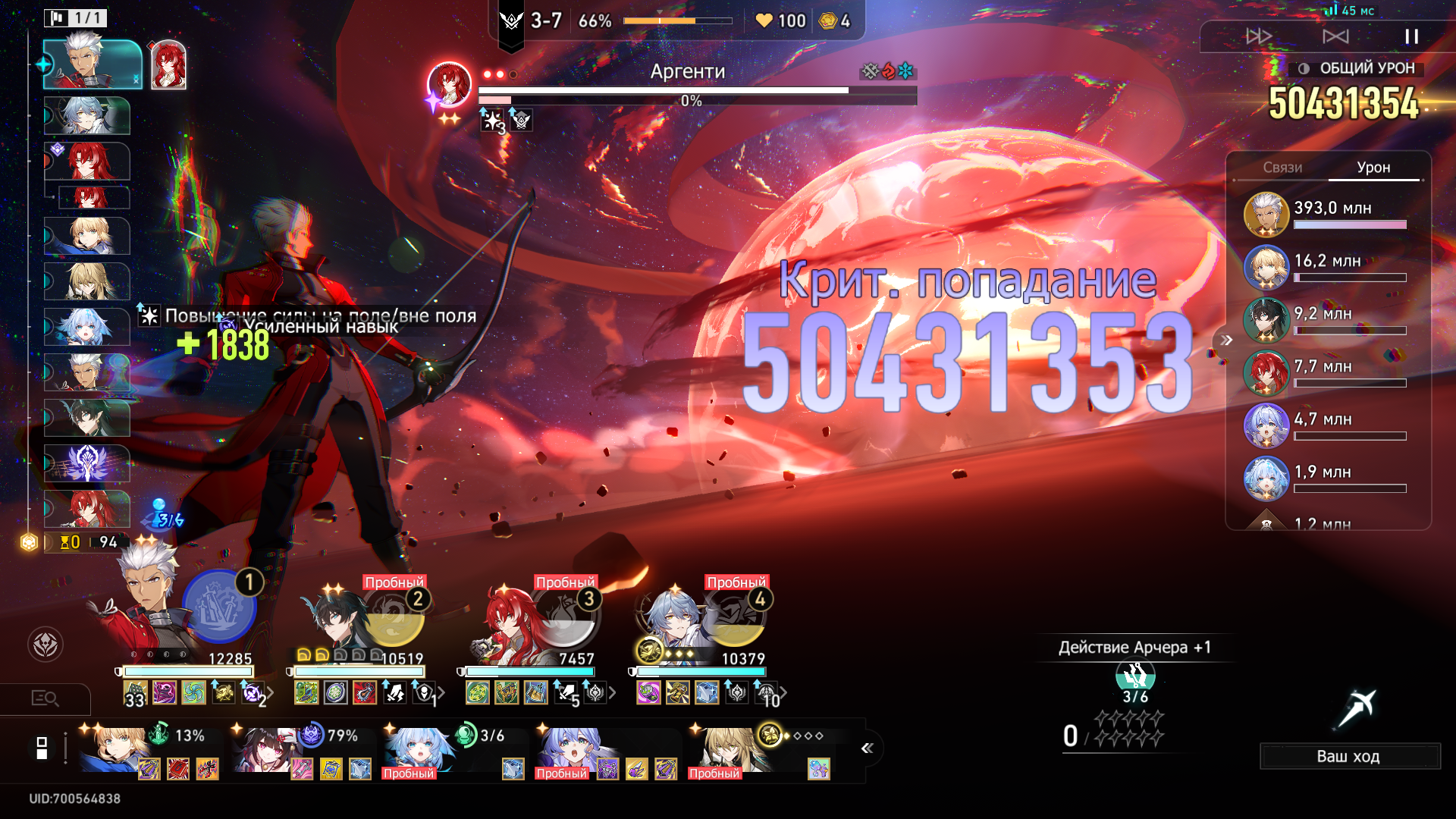Activate Archer's blue ultimate icon
This screenshot has width=1456, height=819.
(x=219, y=607)
